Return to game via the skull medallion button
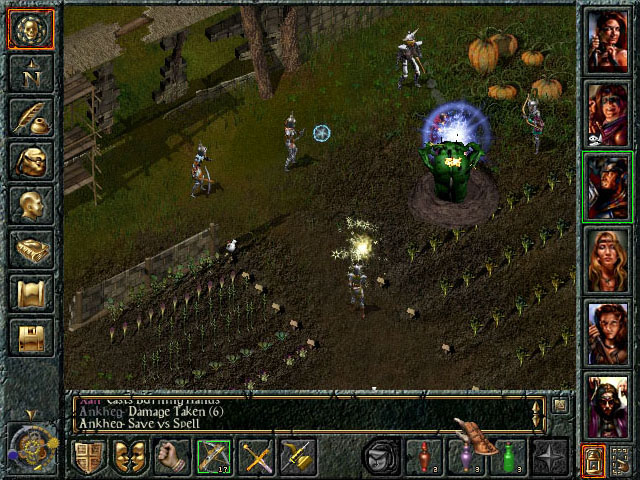 pyautogui.click(x=29, y=29)
